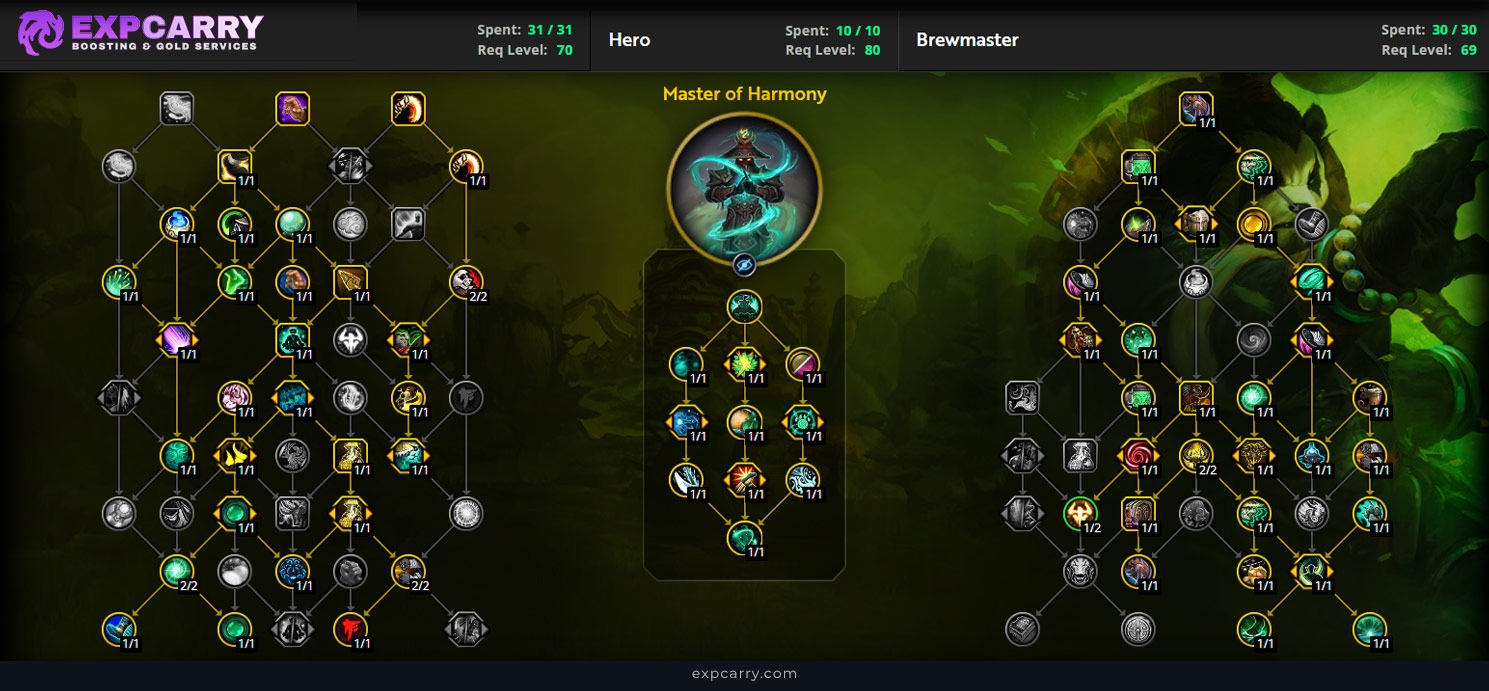1489x691 pixels.
Task: Select the purple glowing palm talent
Action: click(177, 341)
